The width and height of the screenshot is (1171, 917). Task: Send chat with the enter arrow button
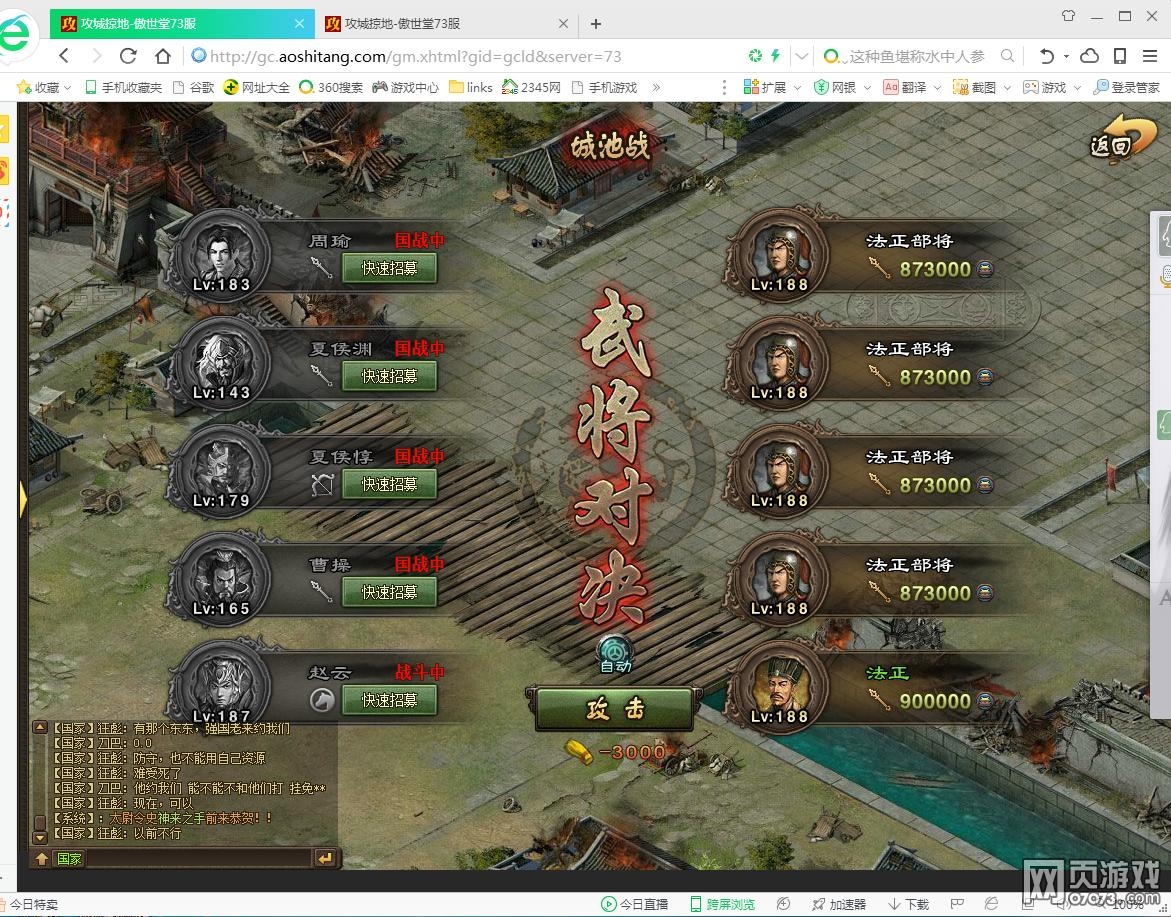tap(325, 858)
